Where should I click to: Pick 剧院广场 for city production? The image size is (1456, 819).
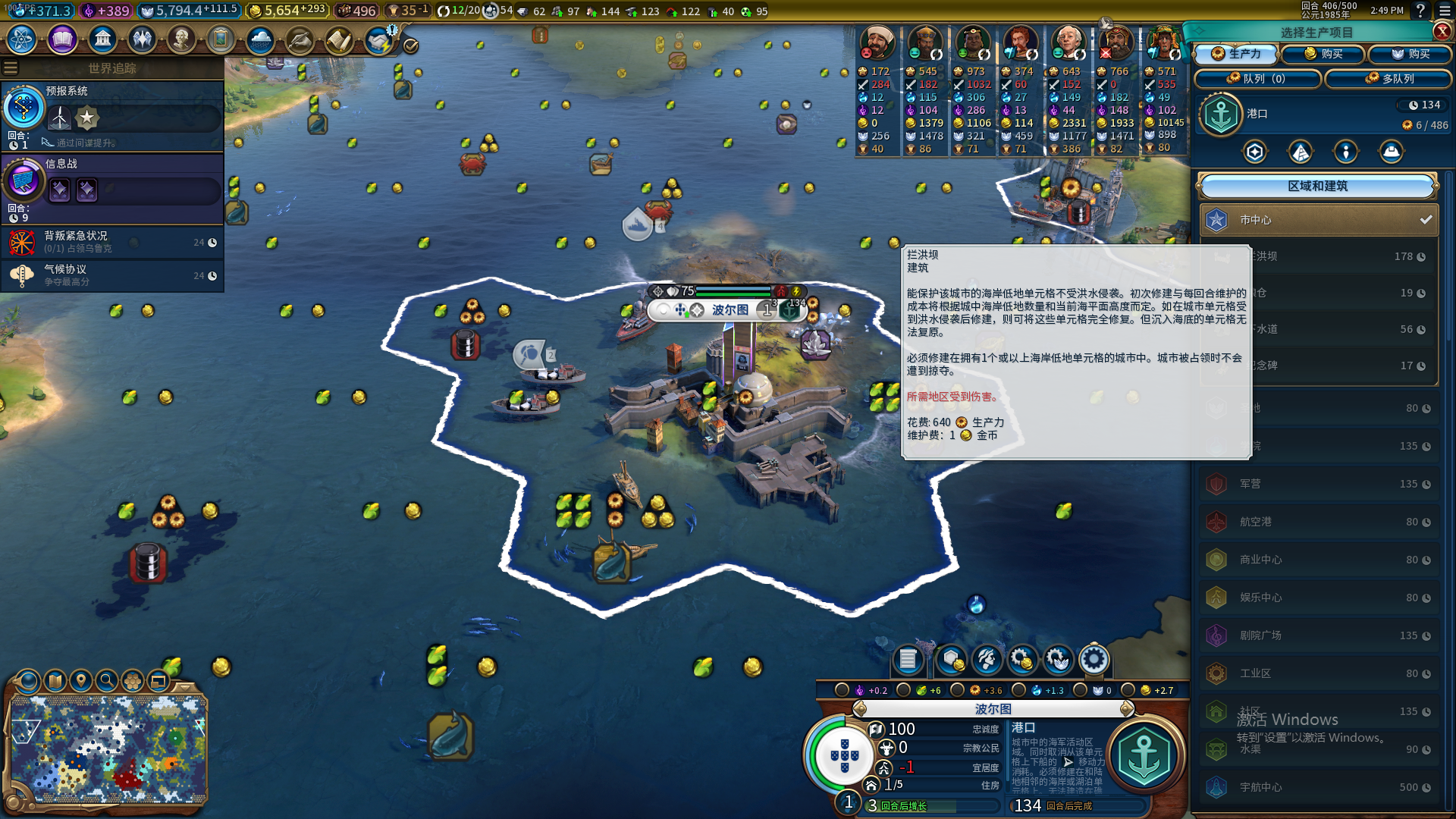point(1319,635)
